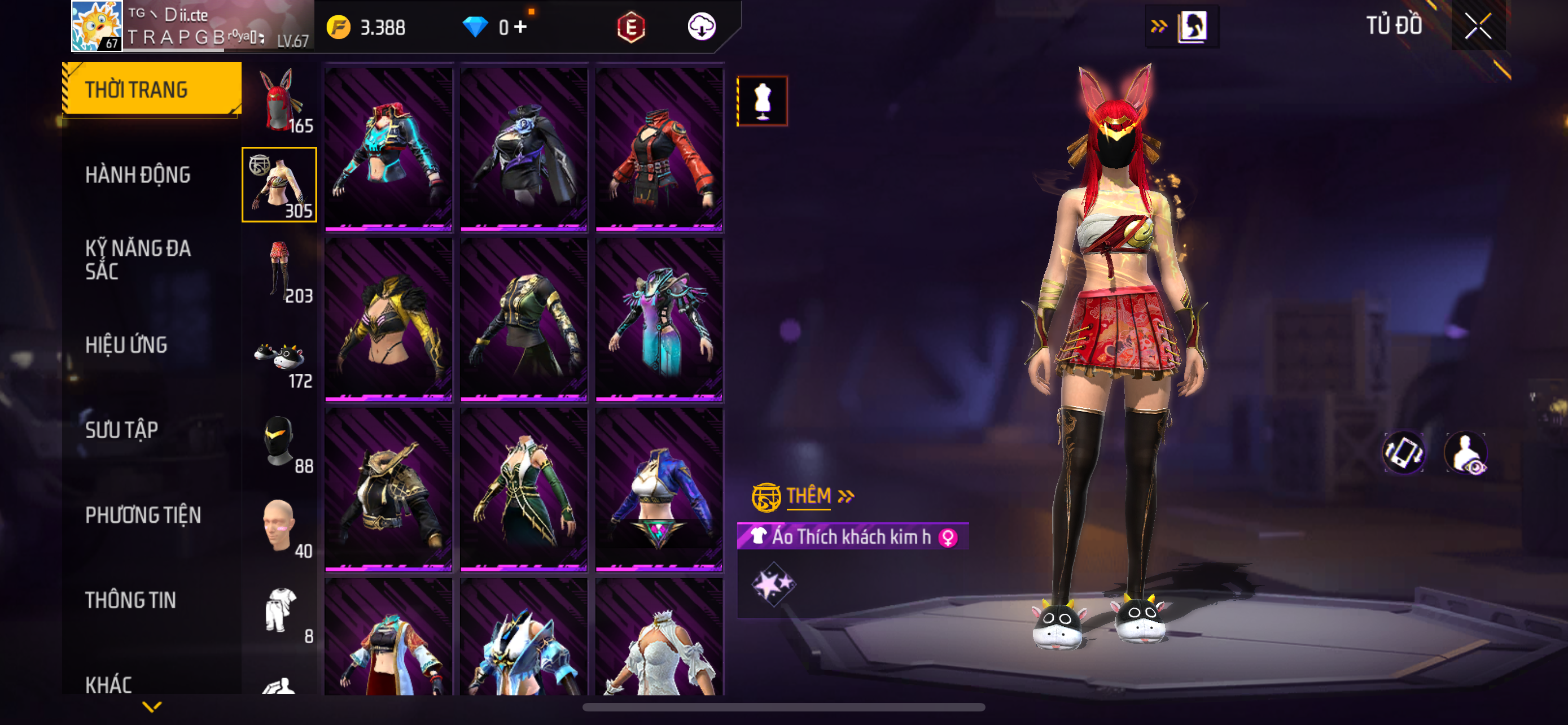Select the Thông Tin tab

[x=130, y=600]
